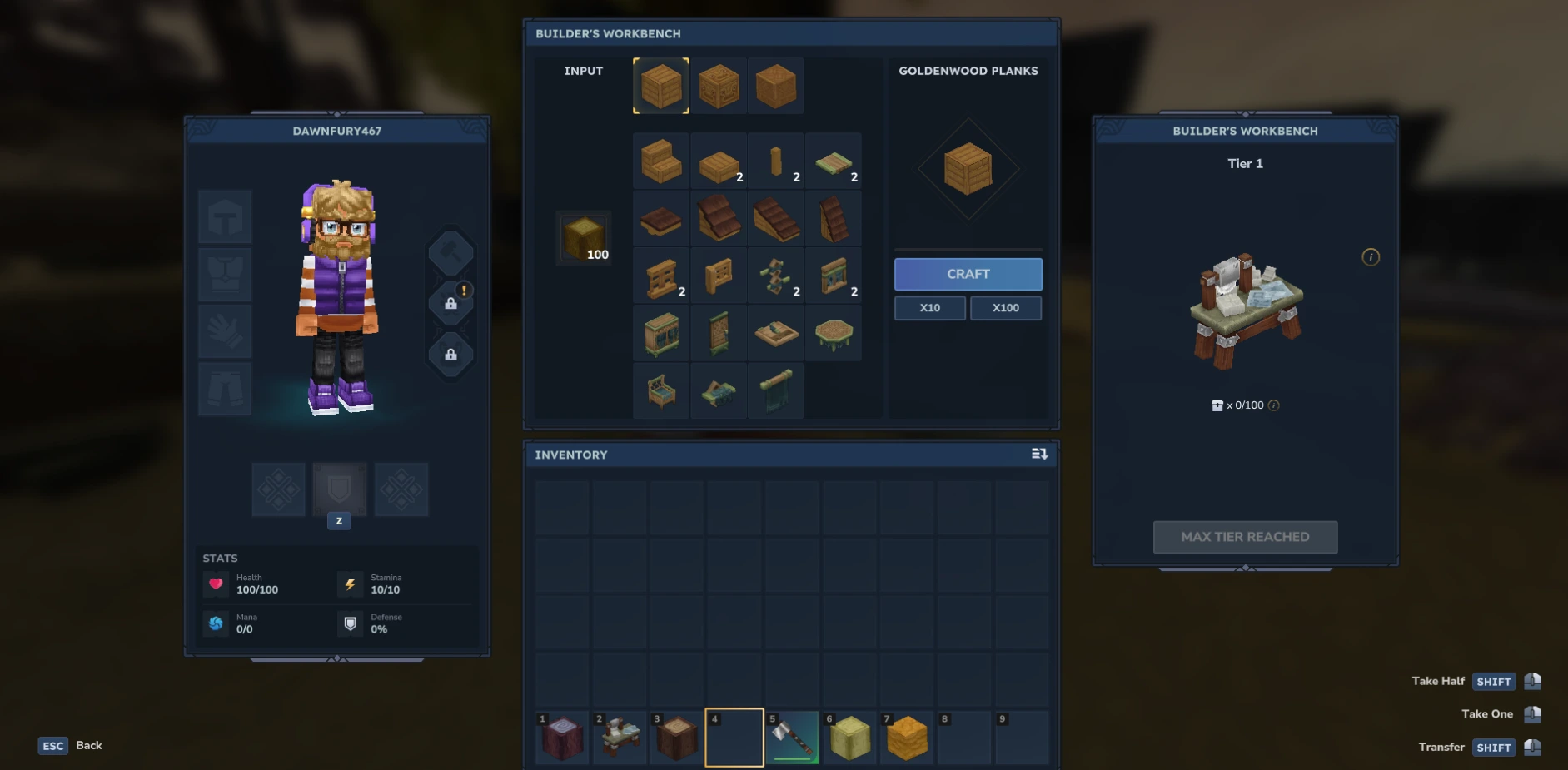This screenshot has height=770, width=1568.
Task: Click the gloves equipment slot
Action: pyautogui.click(x=224, y=331)
